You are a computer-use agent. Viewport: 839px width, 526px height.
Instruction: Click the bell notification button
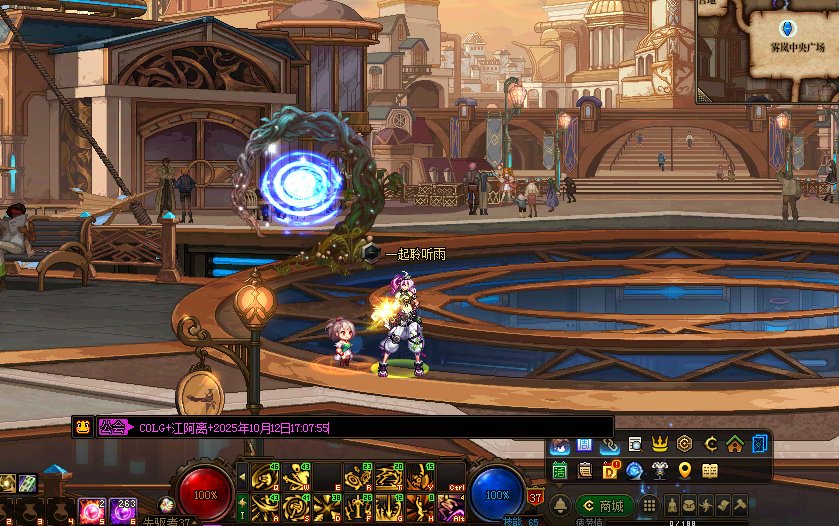[561, 505]
